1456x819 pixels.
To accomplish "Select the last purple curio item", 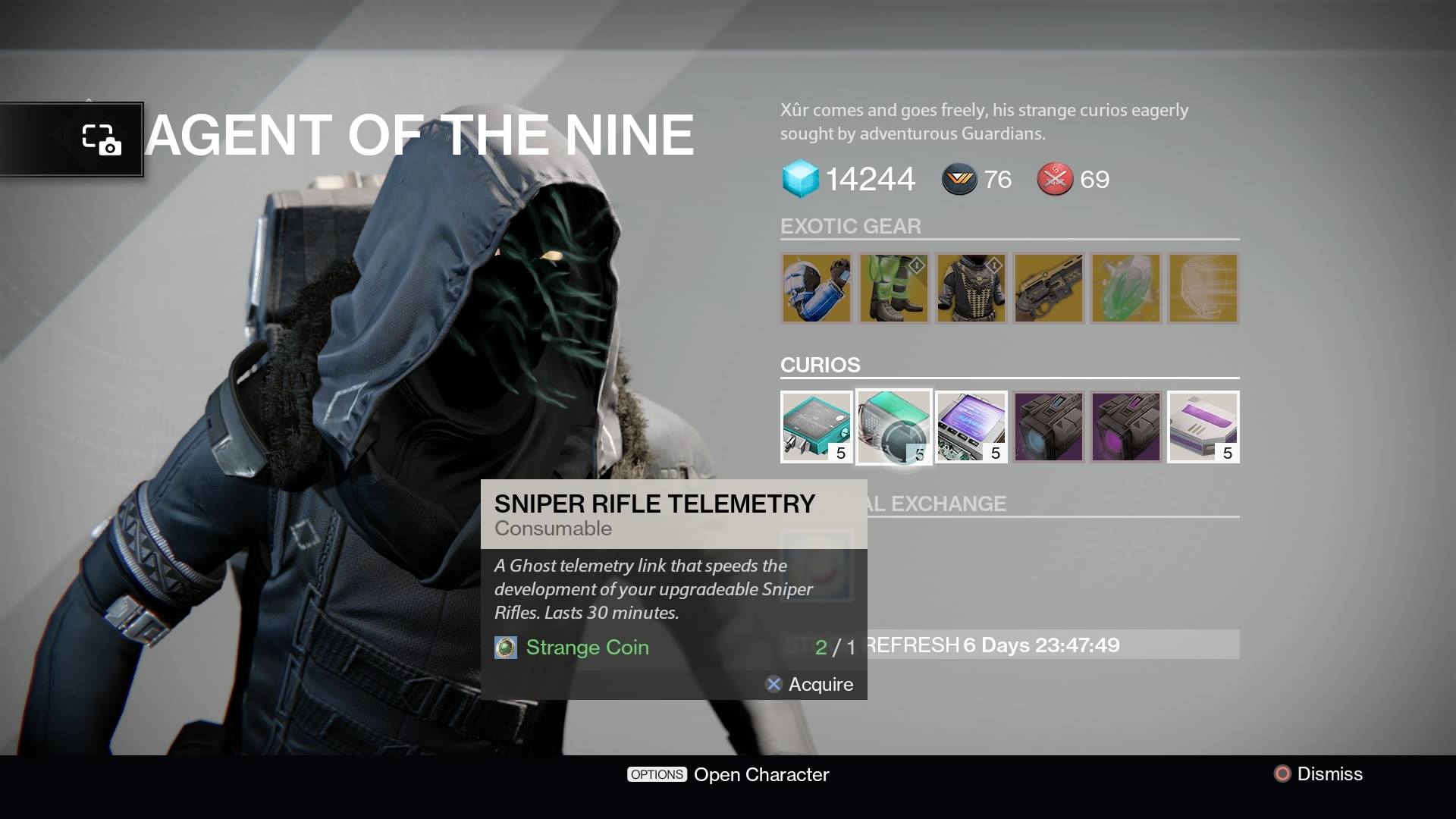I will click(1203, 426).
